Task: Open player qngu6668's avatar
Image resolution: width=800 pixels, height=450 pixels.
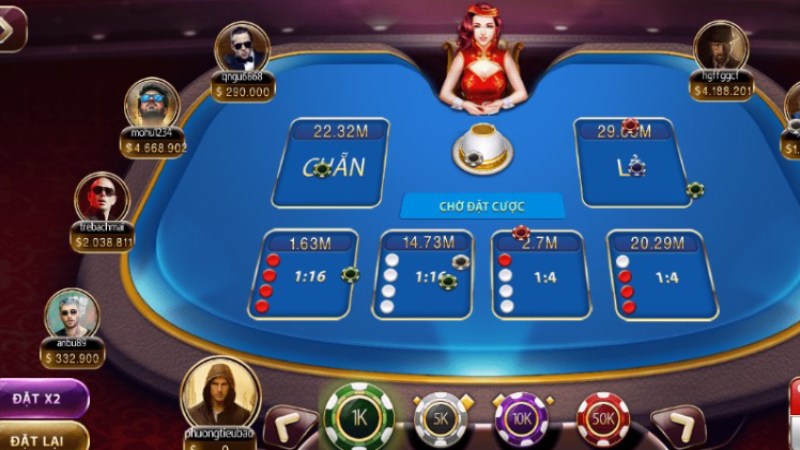Action: click(241, 47)
